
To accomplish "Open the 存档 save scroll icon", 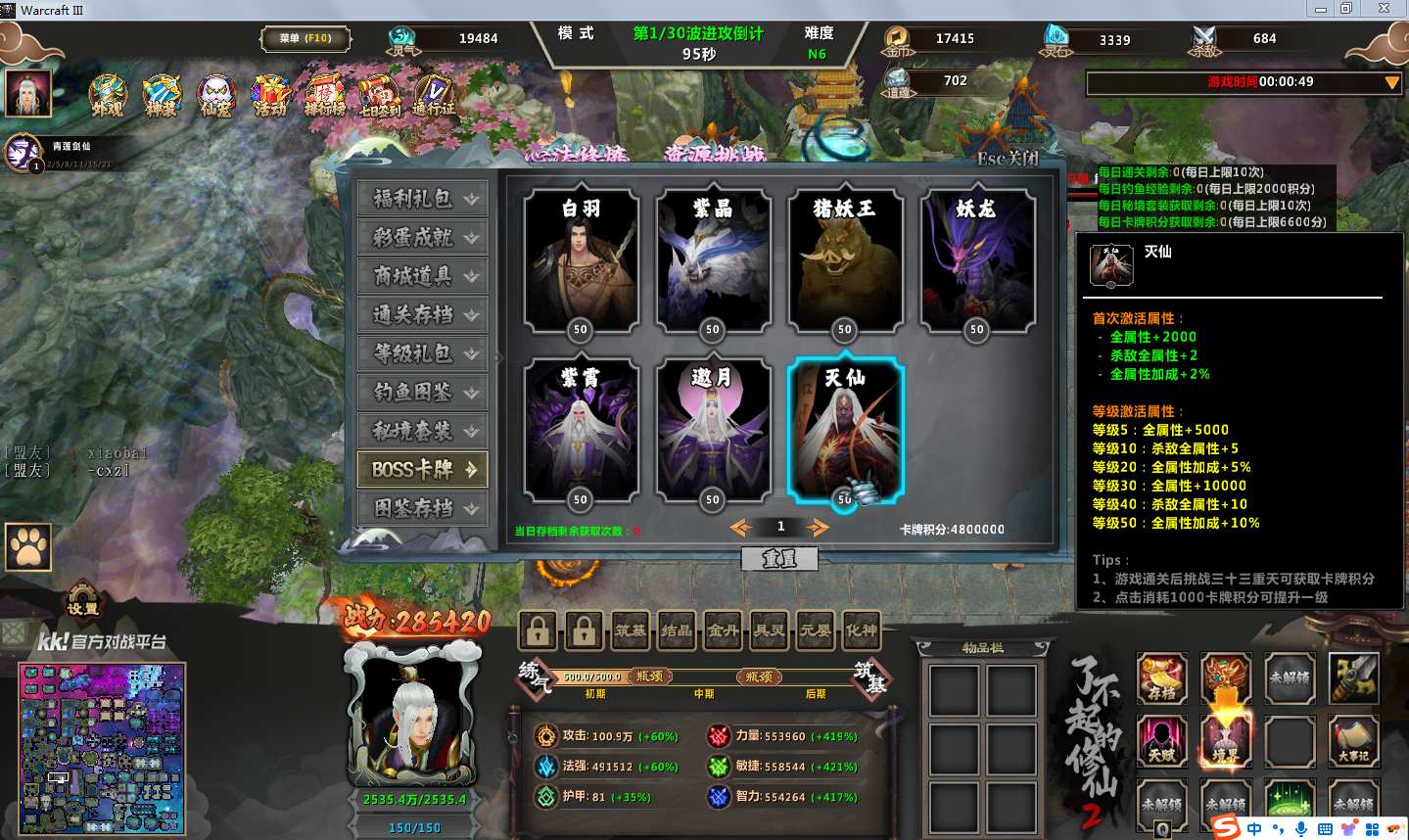I will click(1162, 677).
